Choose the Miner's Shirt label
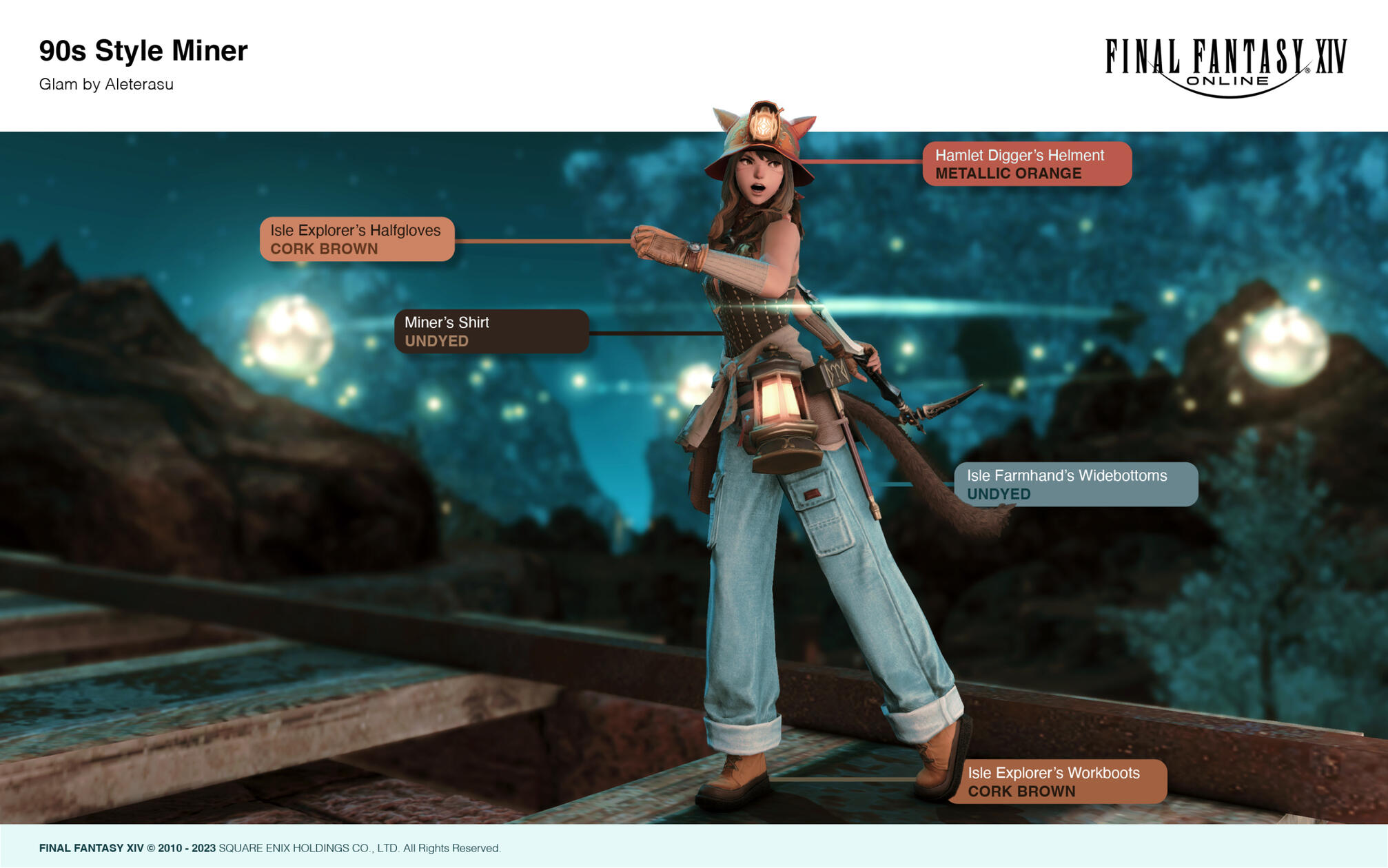Viewport: 1388px width, 868px height. point(491,331)
